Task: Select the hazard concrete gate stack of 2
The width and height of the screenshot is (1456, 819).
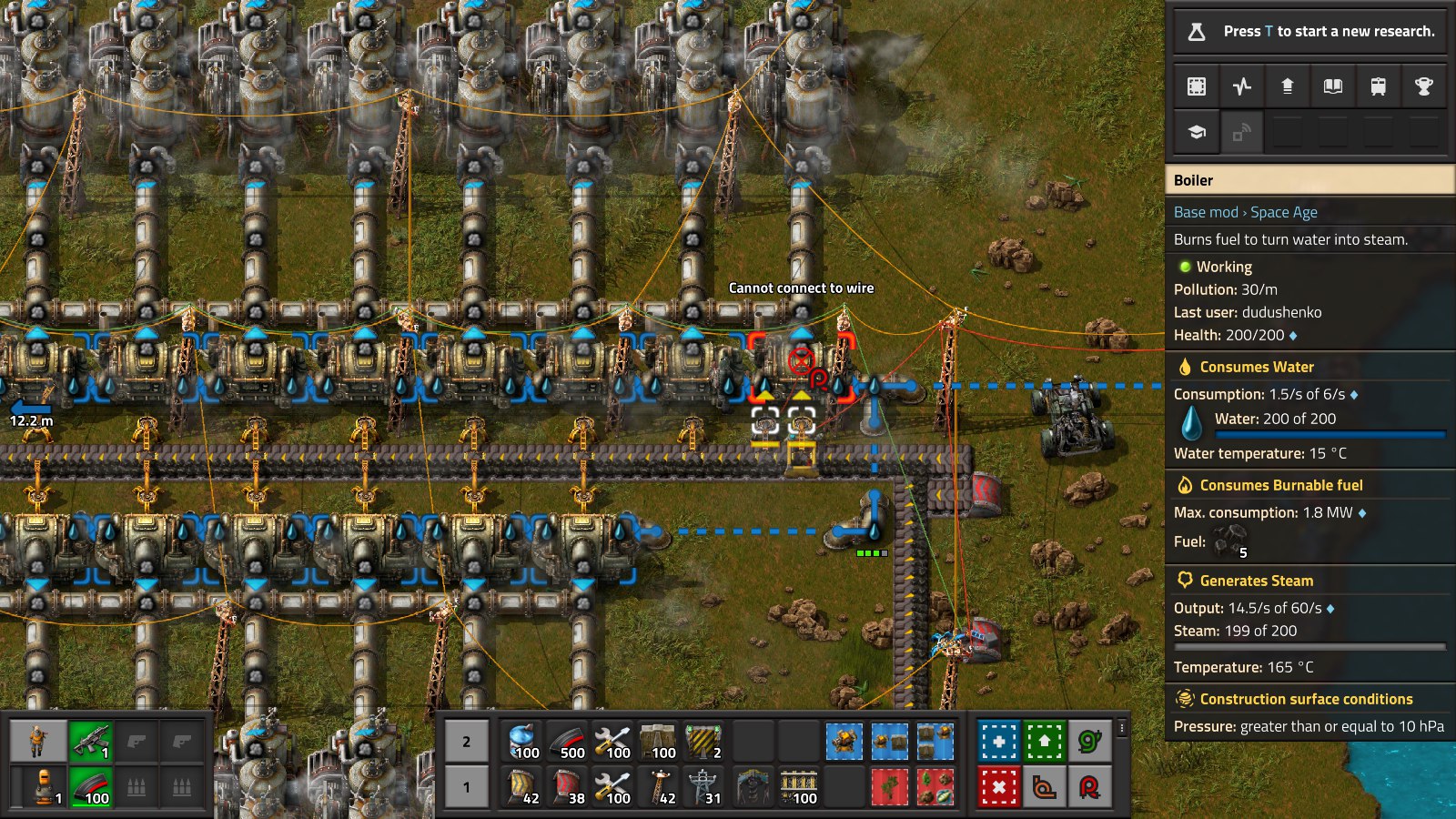Action: (x=704, y=743)
